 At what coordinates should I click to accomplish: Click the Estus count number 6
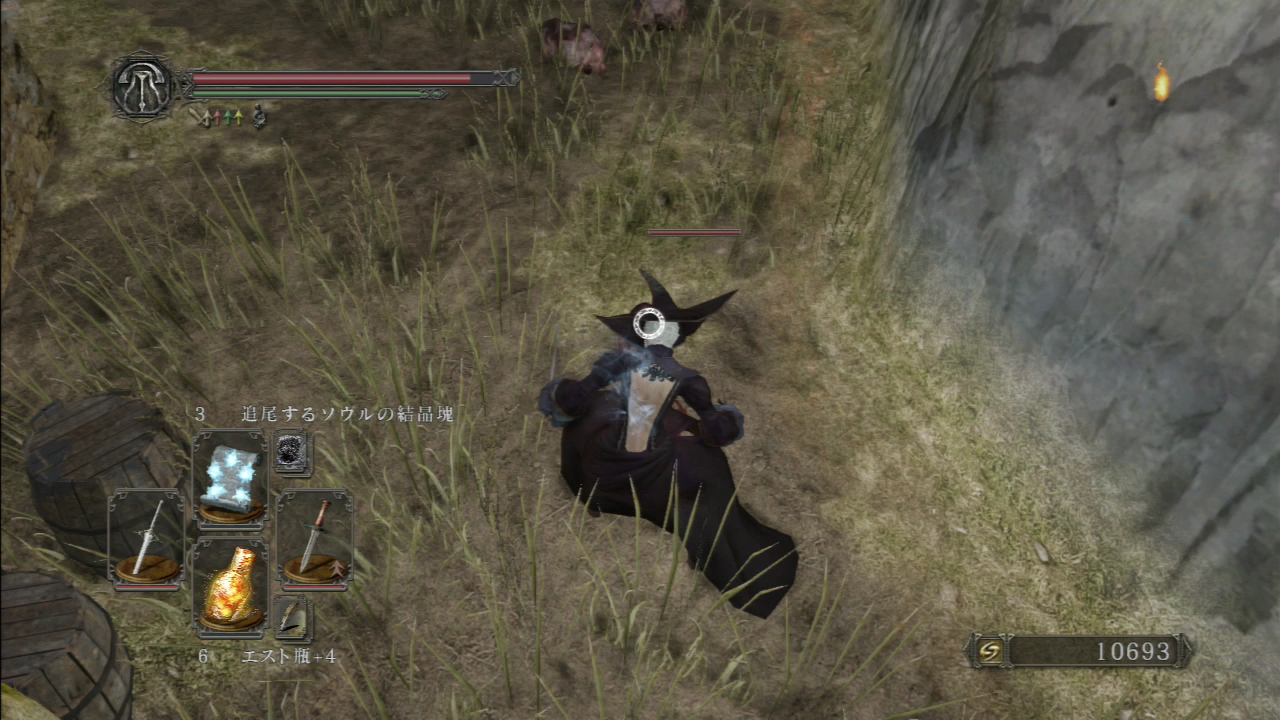point(205,657)
